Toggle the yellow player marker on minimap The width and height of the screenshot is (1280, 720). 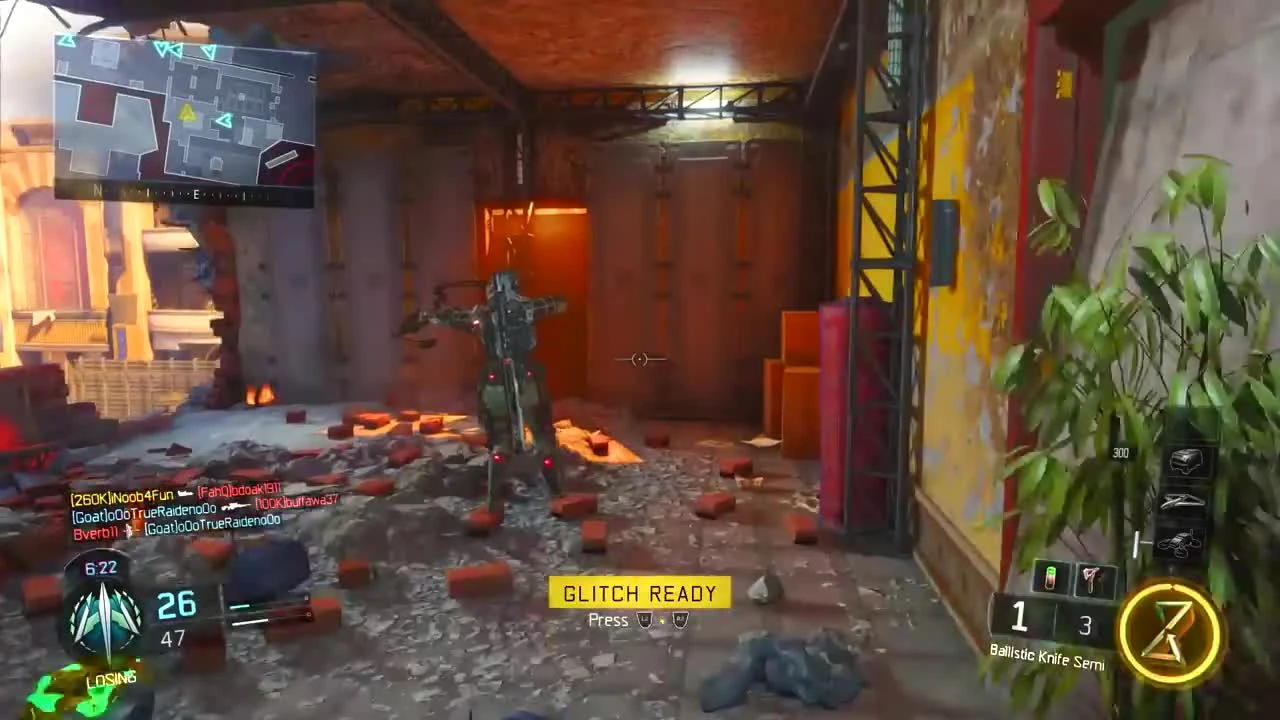point(188,112)
